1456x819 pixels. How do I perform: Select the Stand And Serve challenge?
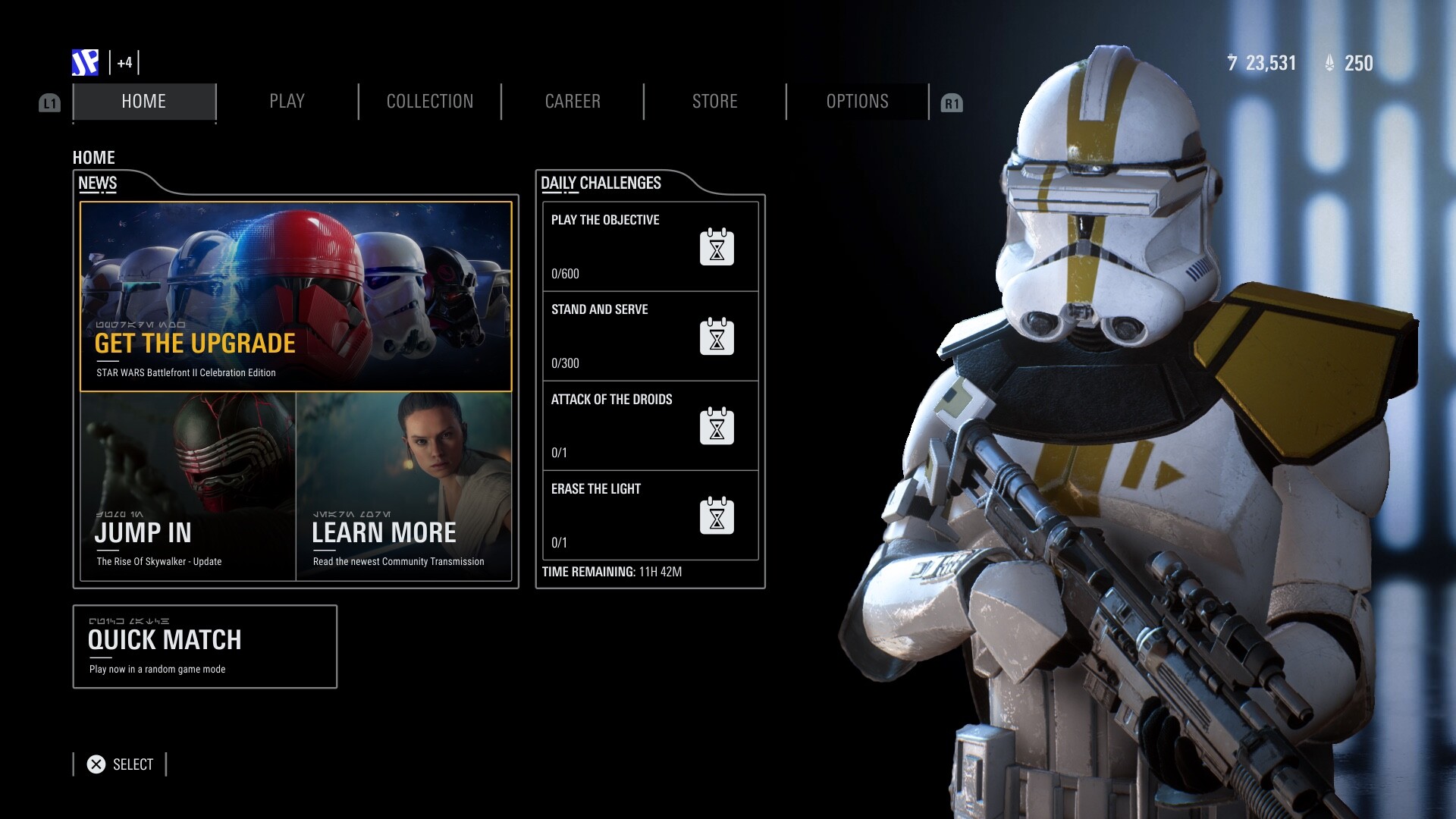(650, 336)
